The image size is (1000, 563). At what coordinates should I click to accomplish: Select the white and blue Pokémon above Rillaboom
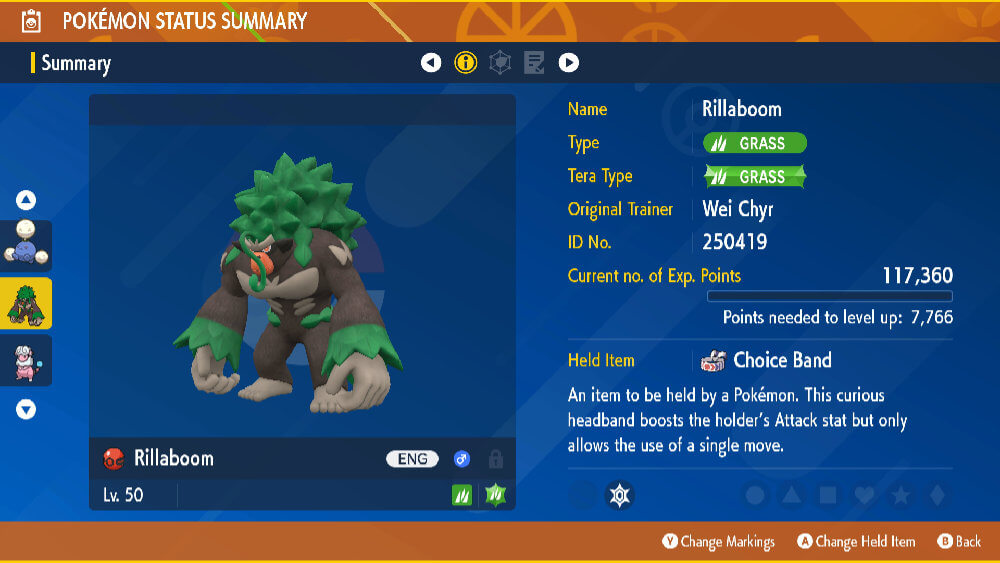(26, 246)
